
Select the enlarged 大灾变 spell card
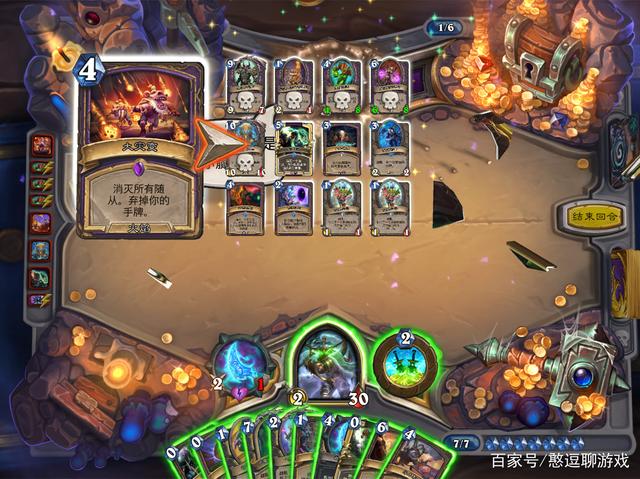pyautogui.click(x=140, y=150)
